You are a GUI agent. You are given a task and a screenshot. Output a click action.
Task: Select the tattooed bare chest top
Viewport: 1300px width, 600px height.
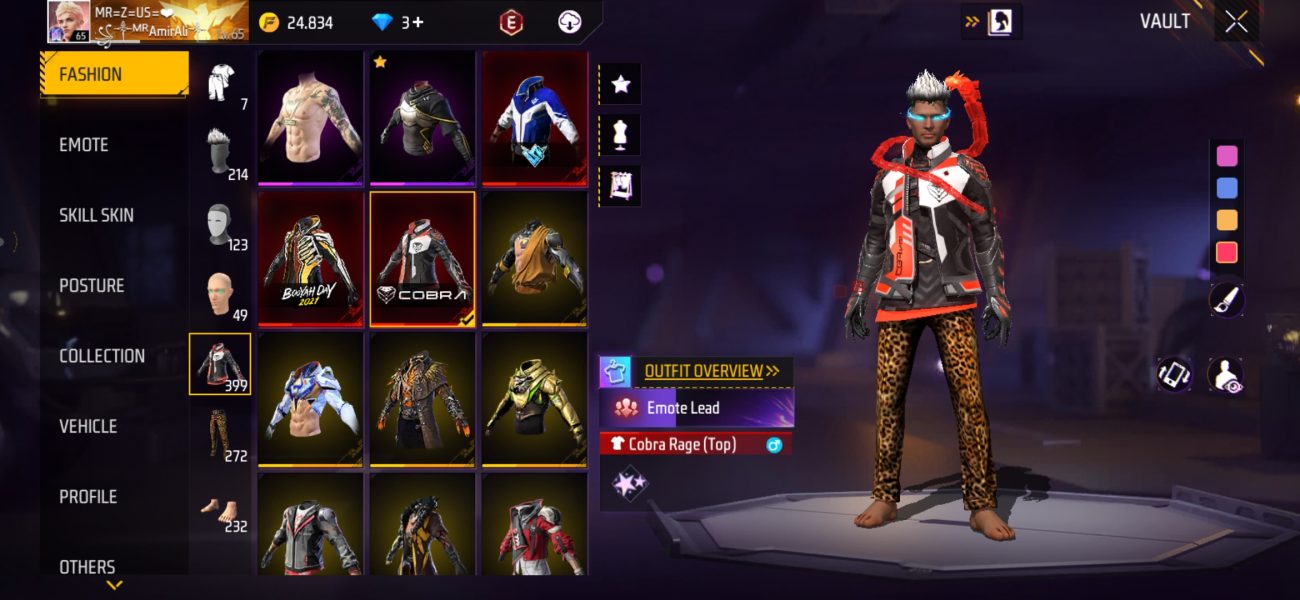[x=309, y=117]
